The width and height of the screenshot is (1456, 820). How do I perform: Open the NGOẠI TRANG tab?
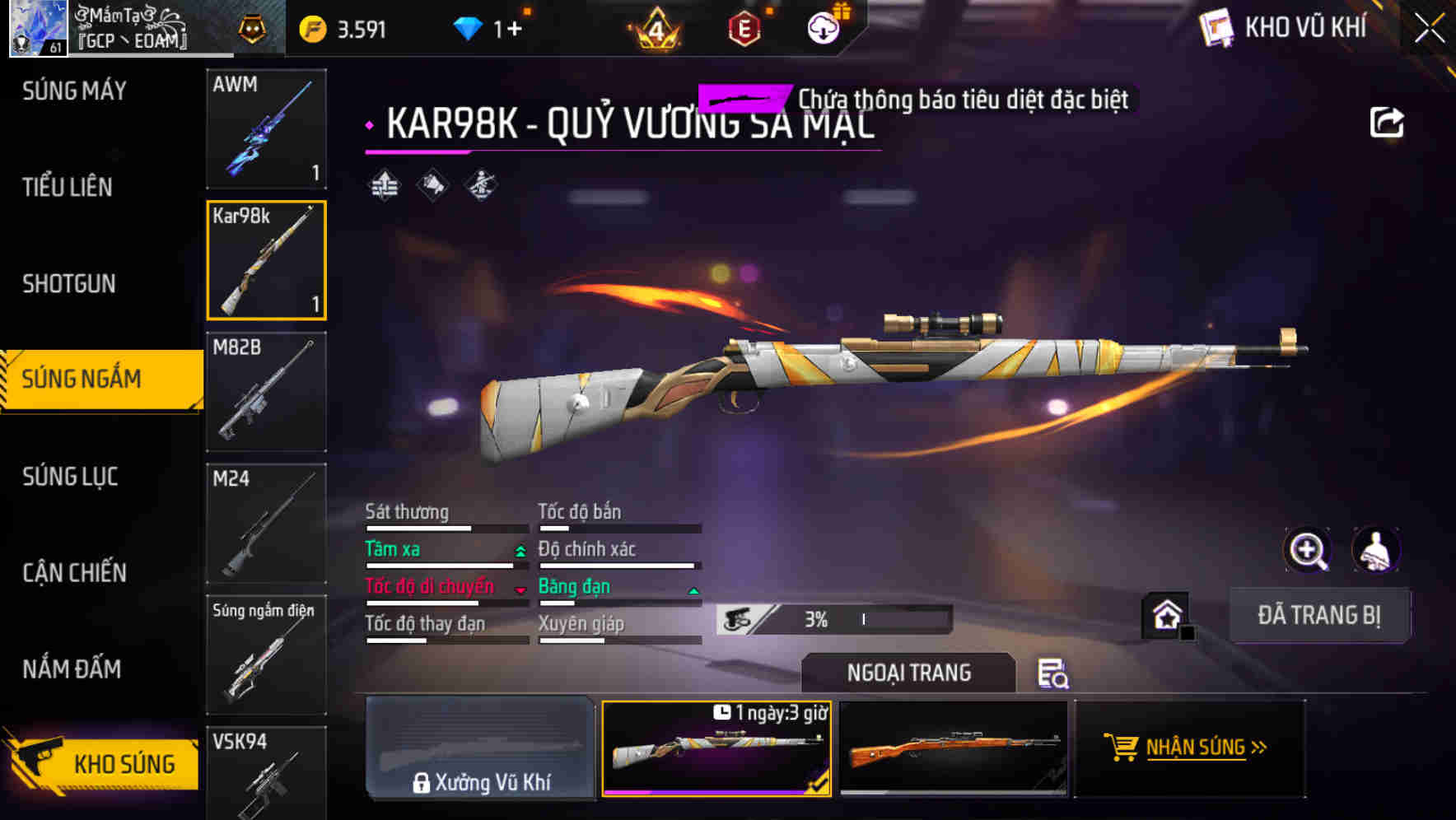click(x=908, y=673)
